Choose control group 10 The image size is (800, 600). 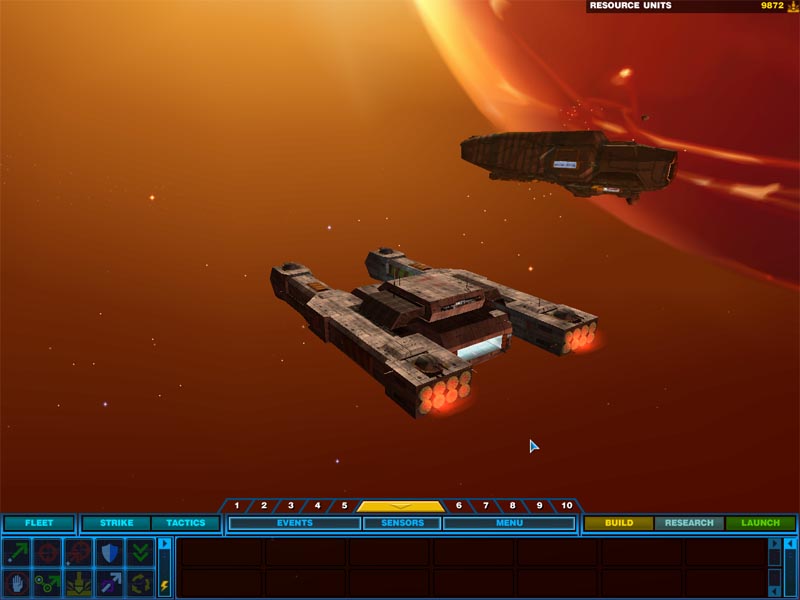pos(567,506)
